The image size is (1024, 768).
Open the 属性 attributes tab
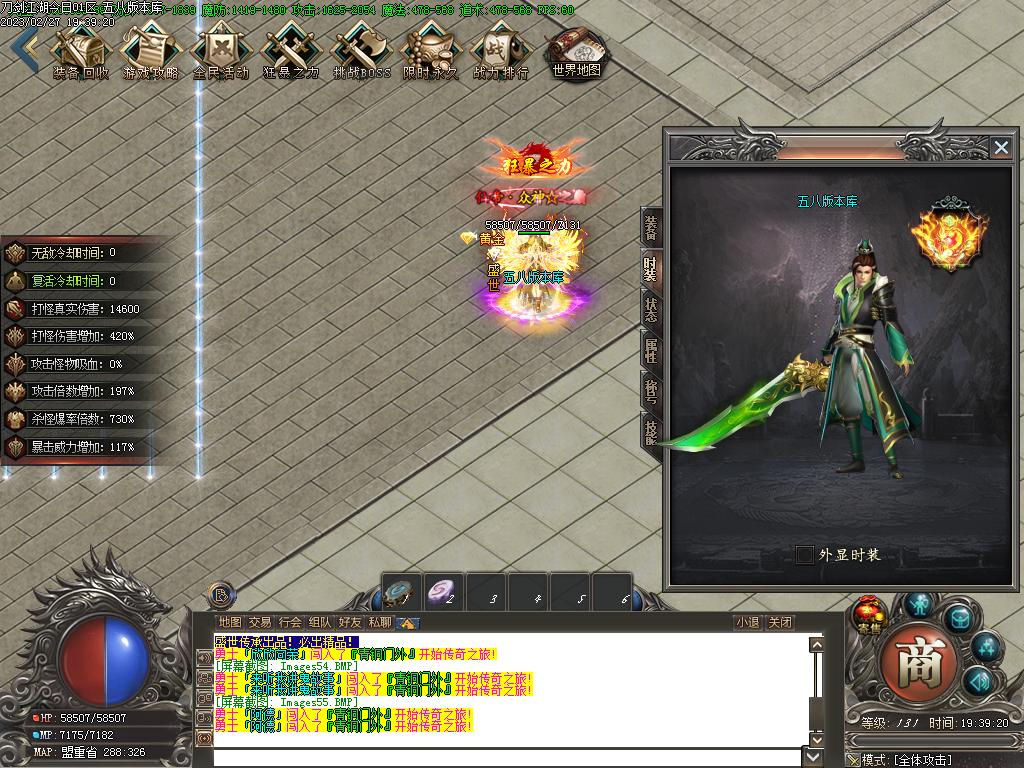click(x=651, y=350)
